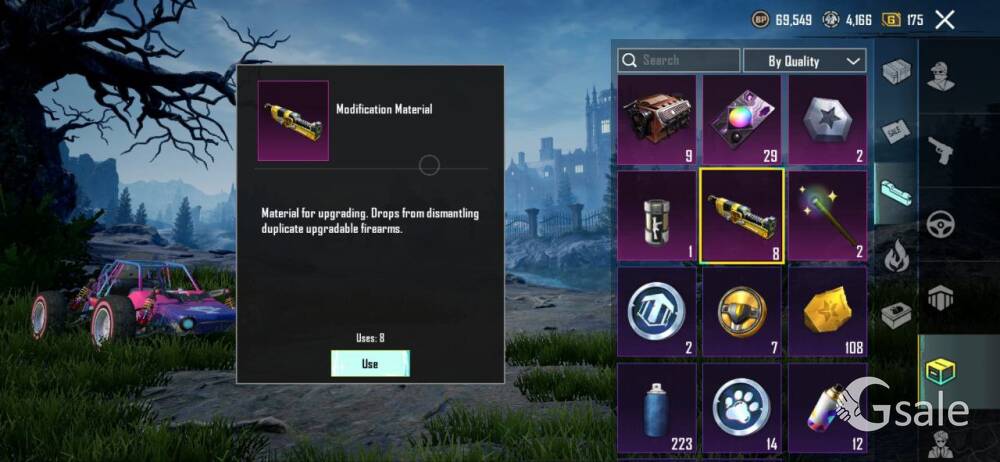
Task: Select the blue spray can slot
Action: [656, 407]
